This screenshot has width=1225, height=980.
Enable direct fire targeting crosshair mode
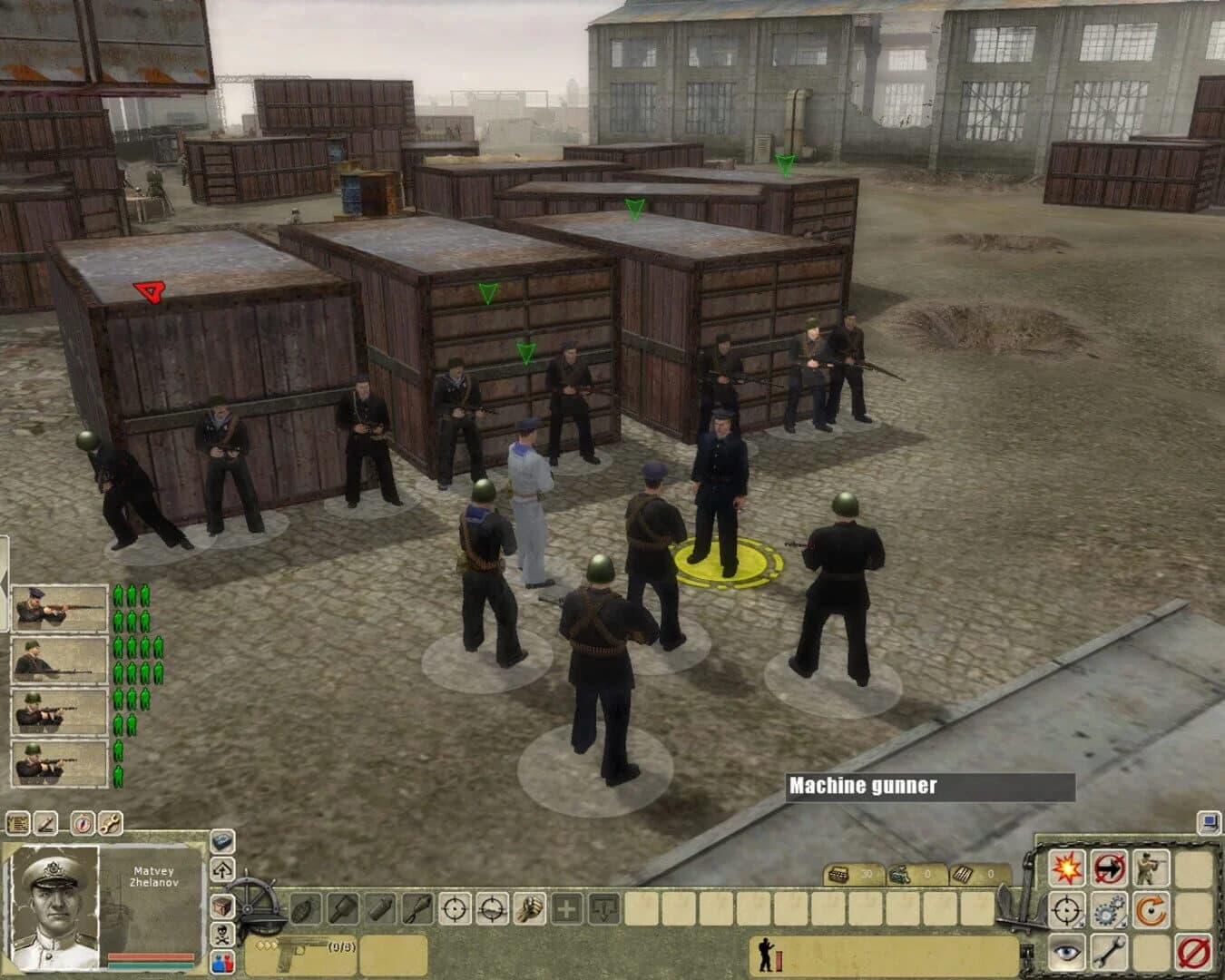coord(454,908)
